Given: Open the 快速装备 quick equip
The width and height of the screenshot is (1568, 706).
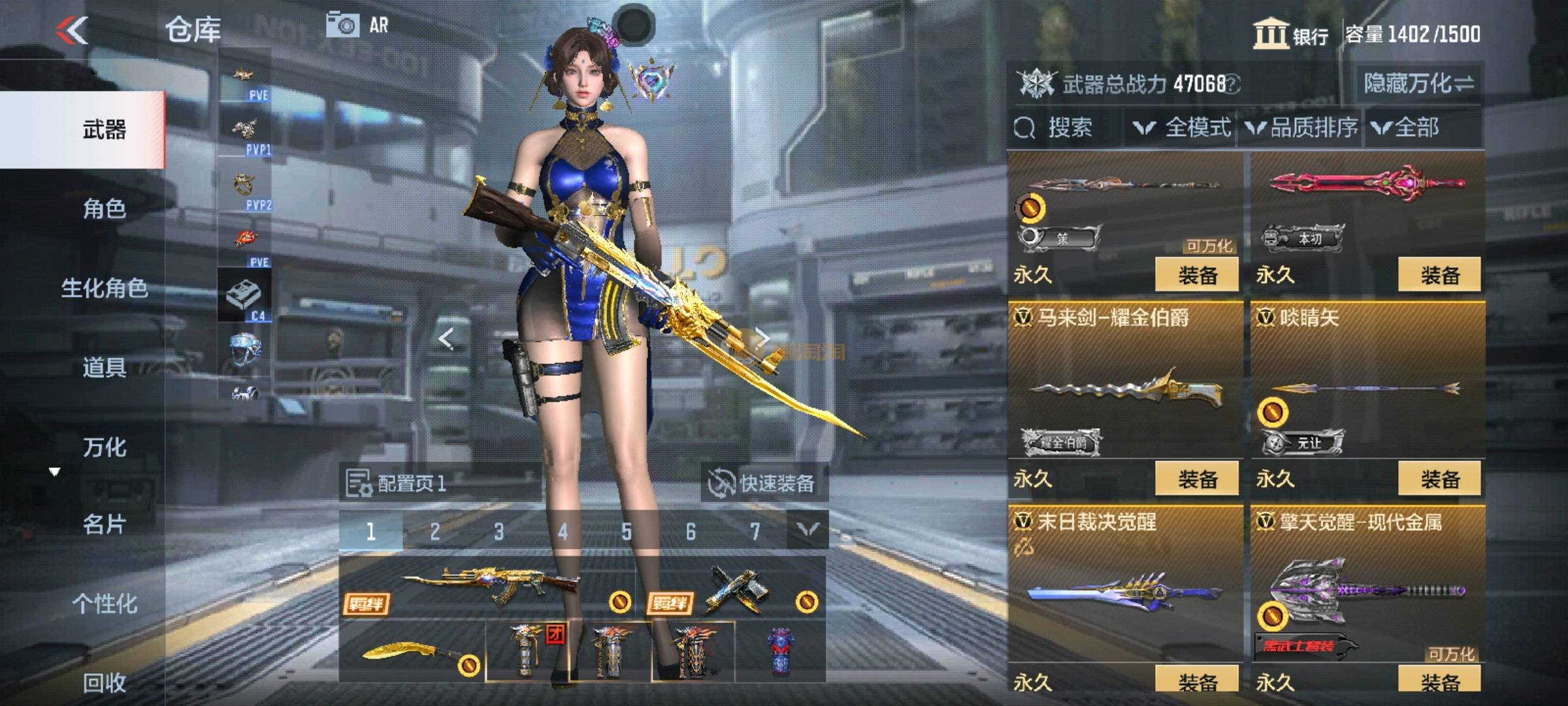Looking at the screenshot, I should (763, 484).
